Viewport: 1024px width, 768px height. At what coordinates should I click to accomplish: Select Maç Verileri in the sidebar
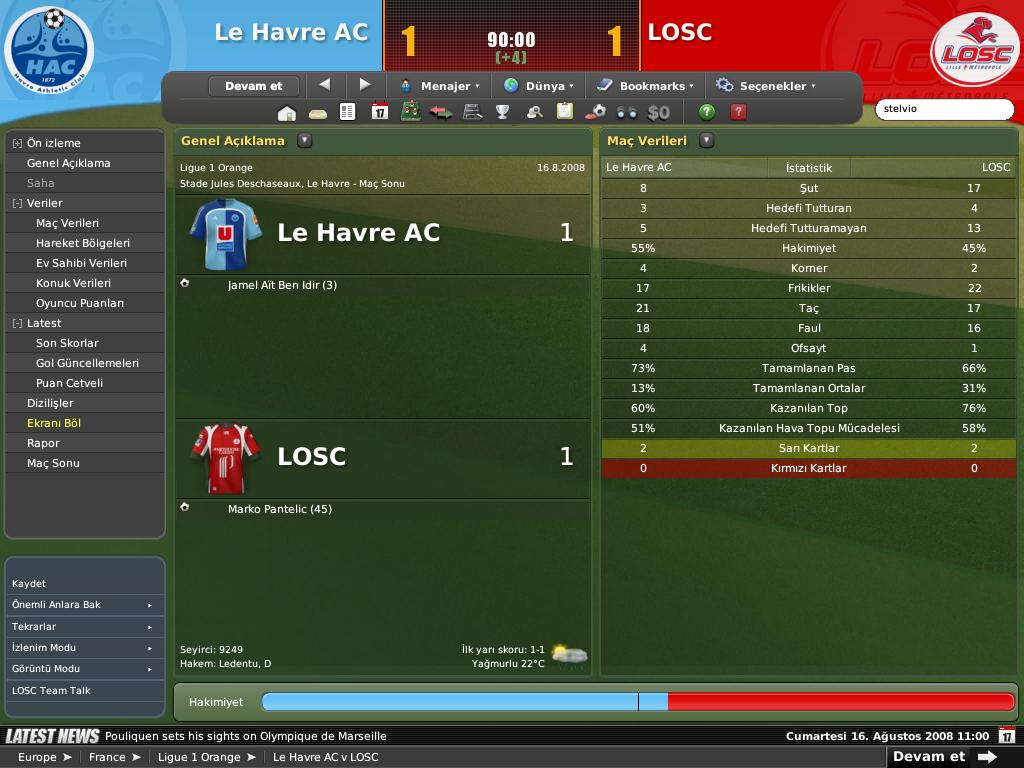click(x=67, y=223)
